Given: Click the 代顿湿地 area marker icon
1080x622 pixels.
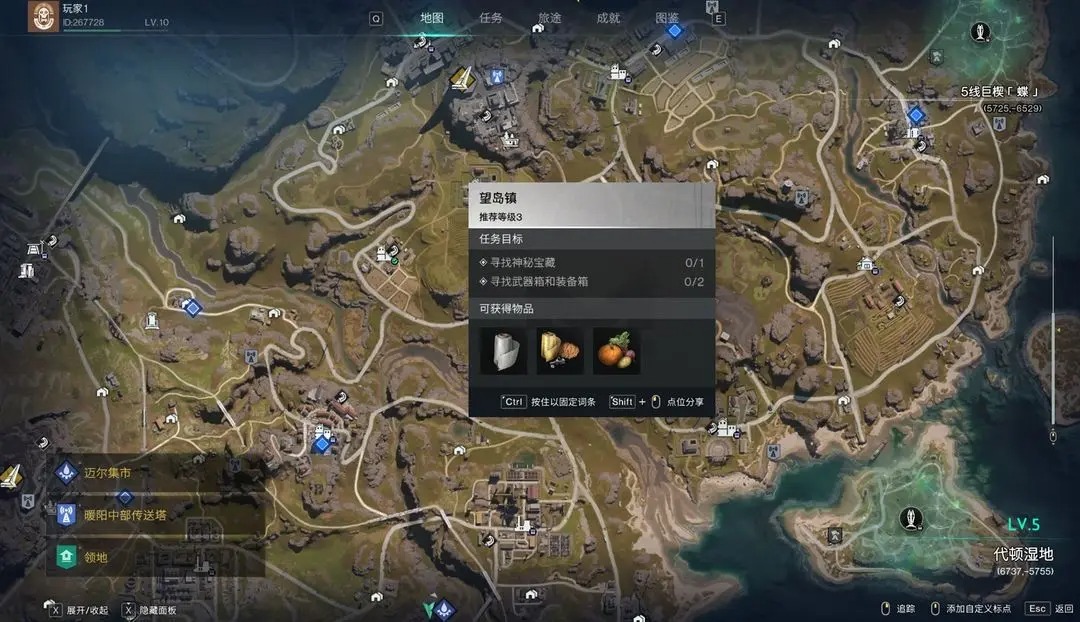Looking at the screenshot, I should tap(910, 517).
